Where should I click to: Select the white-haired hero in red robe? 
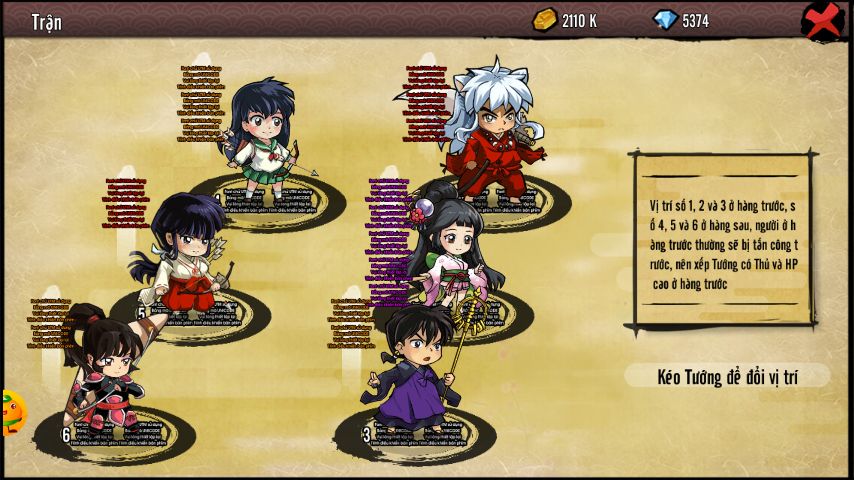pos(494,130)
